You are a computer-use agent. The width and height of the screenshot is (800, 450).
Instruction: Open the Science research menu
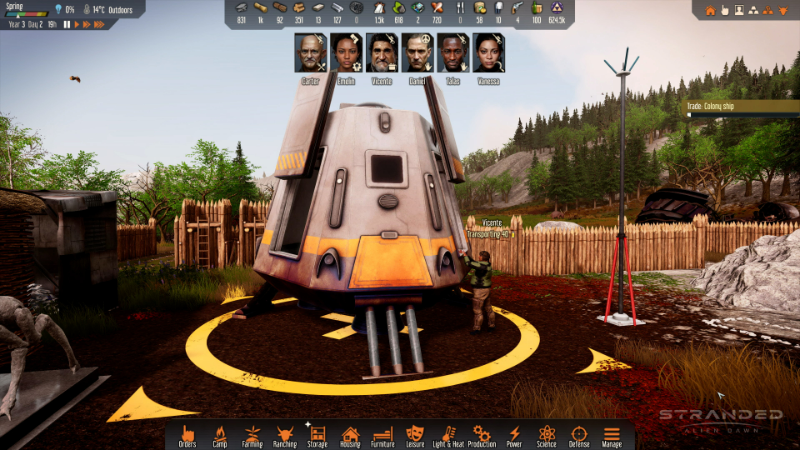click(x=546, y=435)
